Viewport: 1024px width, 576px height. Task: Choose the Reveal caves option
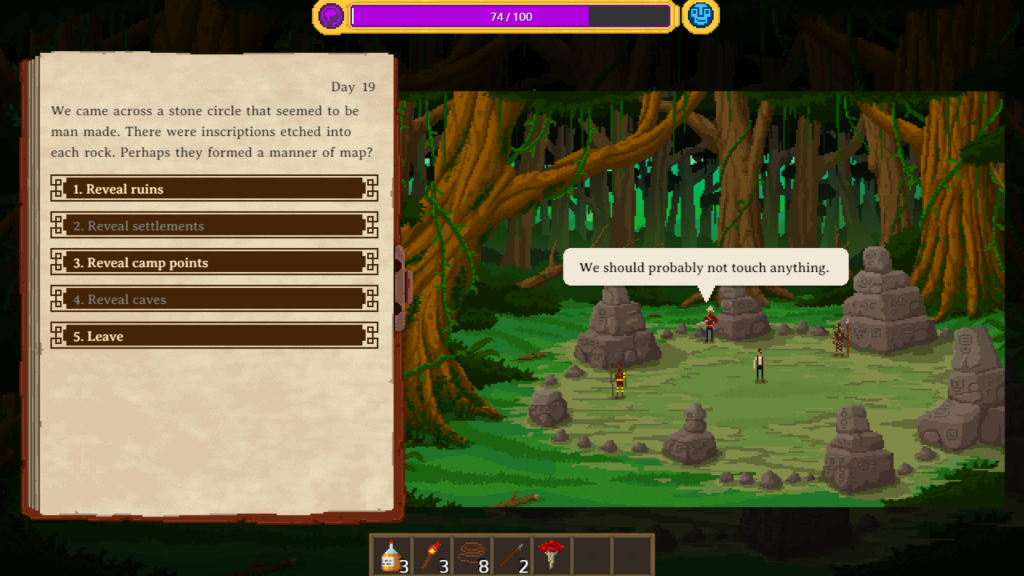[214, 300]
